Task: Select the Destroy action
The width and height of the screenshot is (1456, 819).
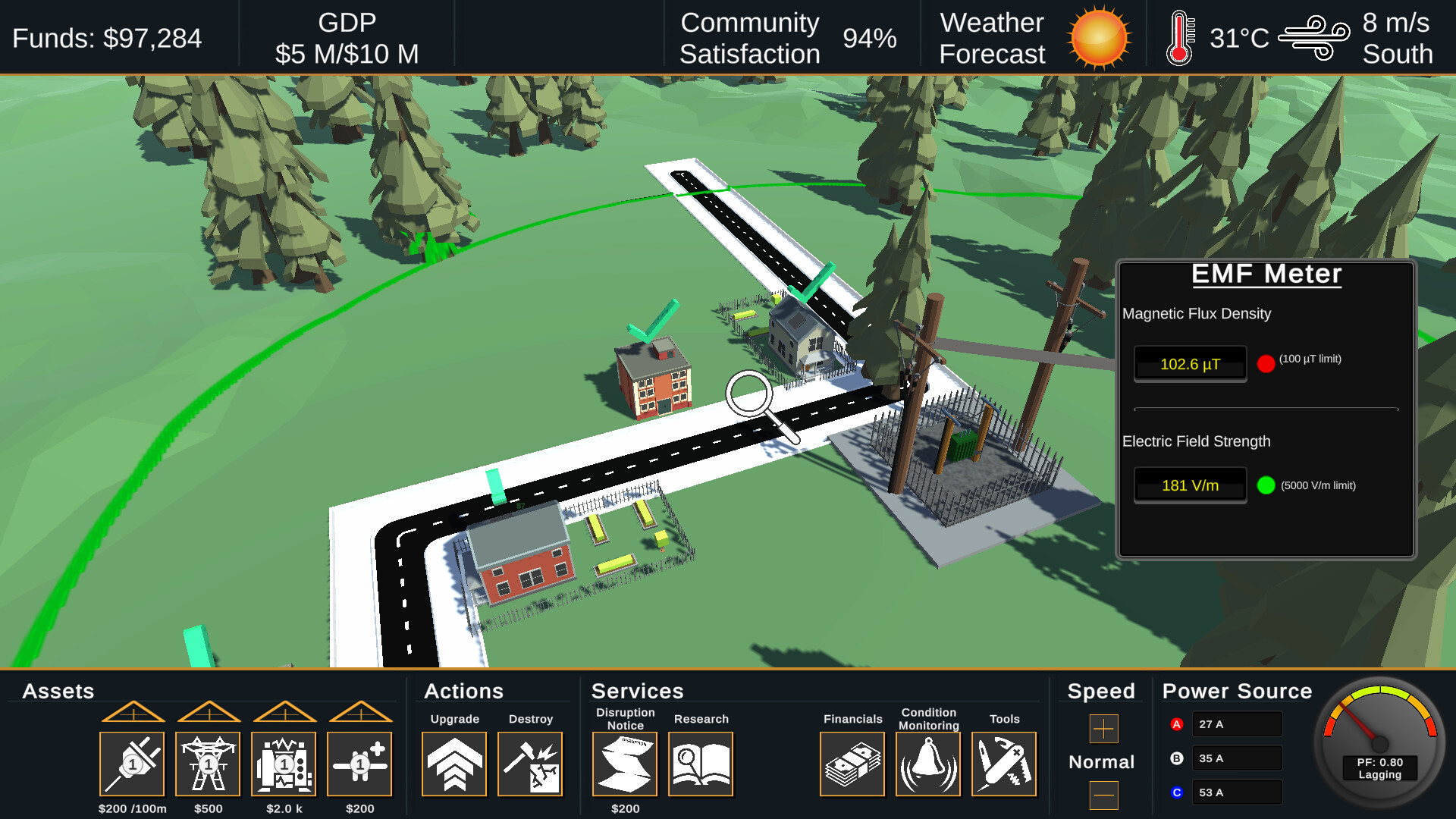Action: click(530, 764)
